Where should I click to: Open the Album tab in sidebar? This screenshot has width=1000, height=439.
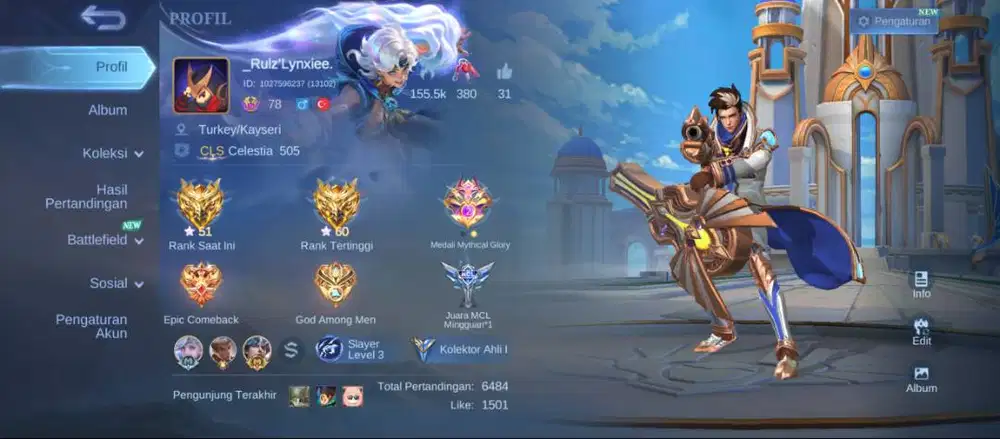107,110
